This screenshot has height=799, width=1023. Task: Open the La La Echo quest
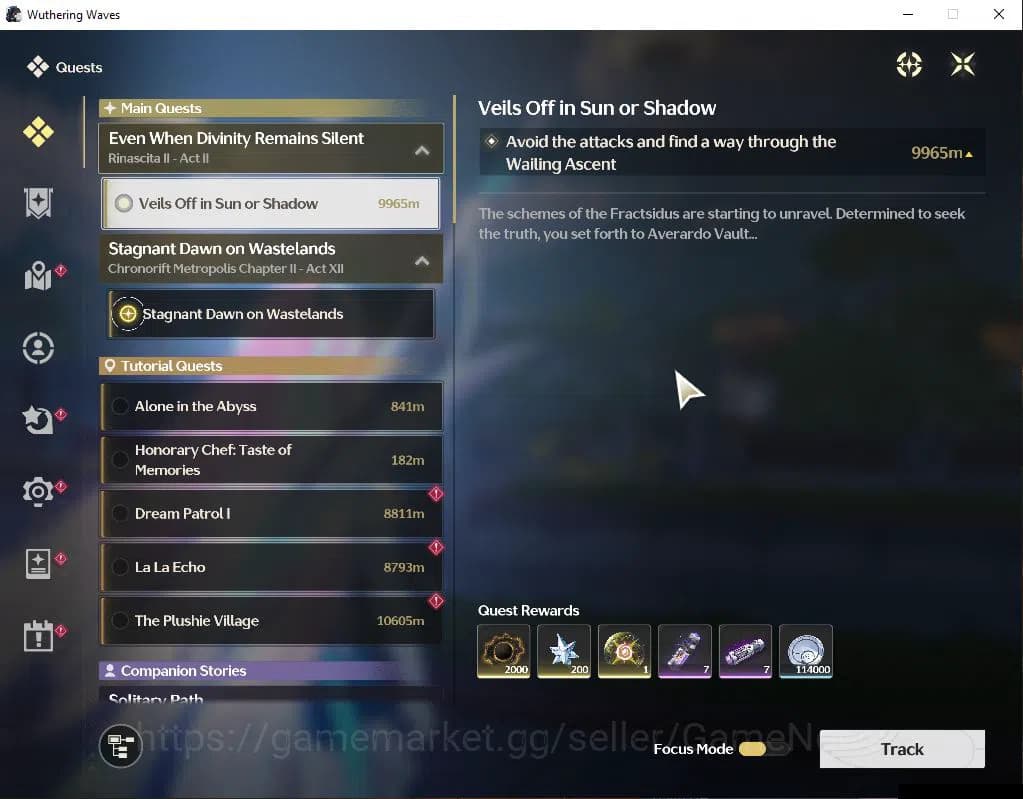pyautogui.click(x=270, y=567)
